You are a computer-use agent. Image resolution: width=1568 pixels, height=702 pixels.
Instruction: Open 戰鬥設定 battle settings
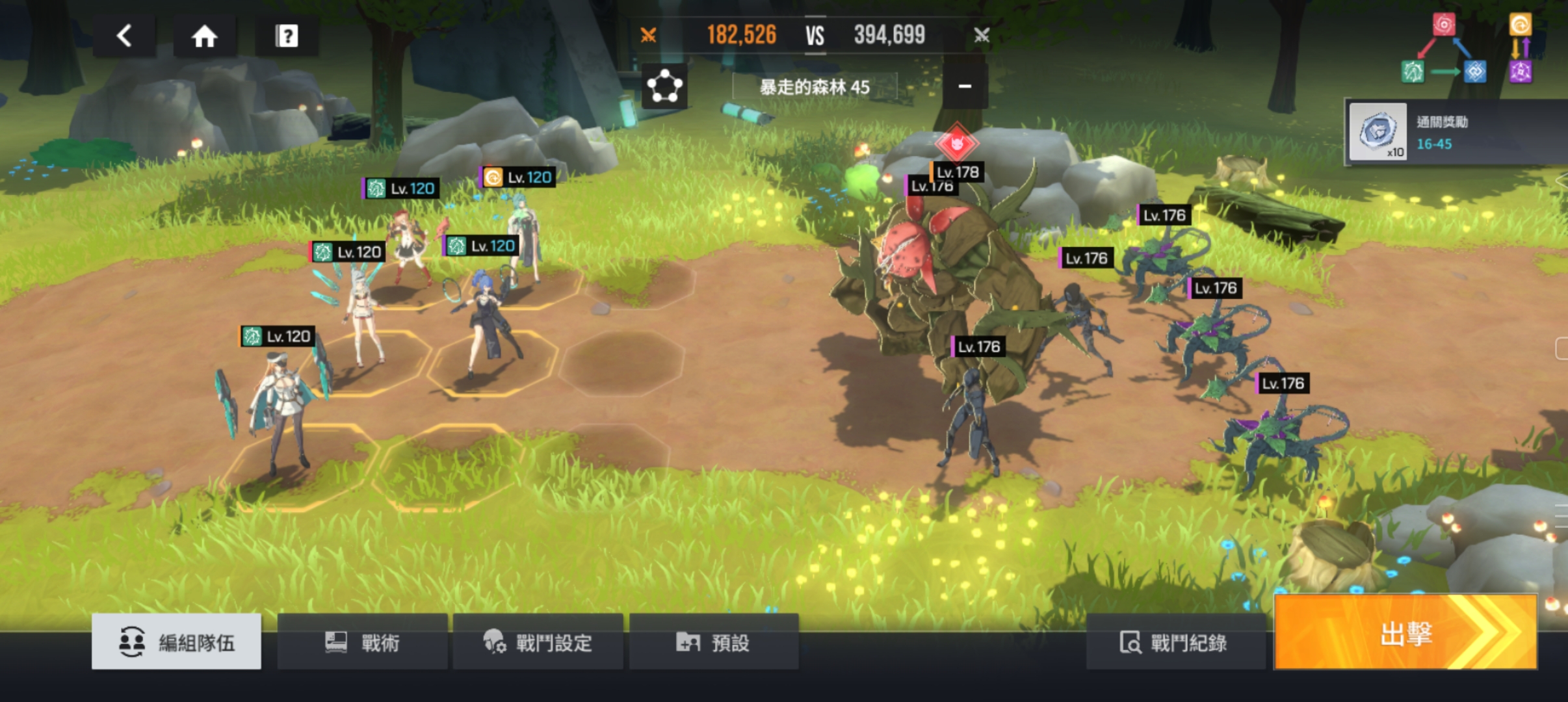(x=538, y=642)
